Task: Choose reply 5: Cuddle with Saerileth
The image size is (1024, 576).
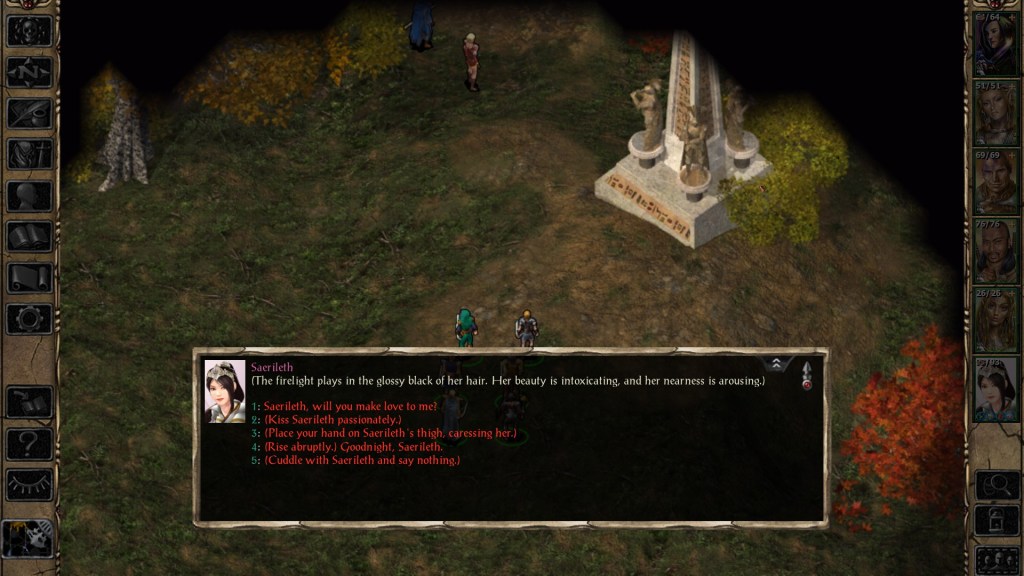Action: [361, 460]
